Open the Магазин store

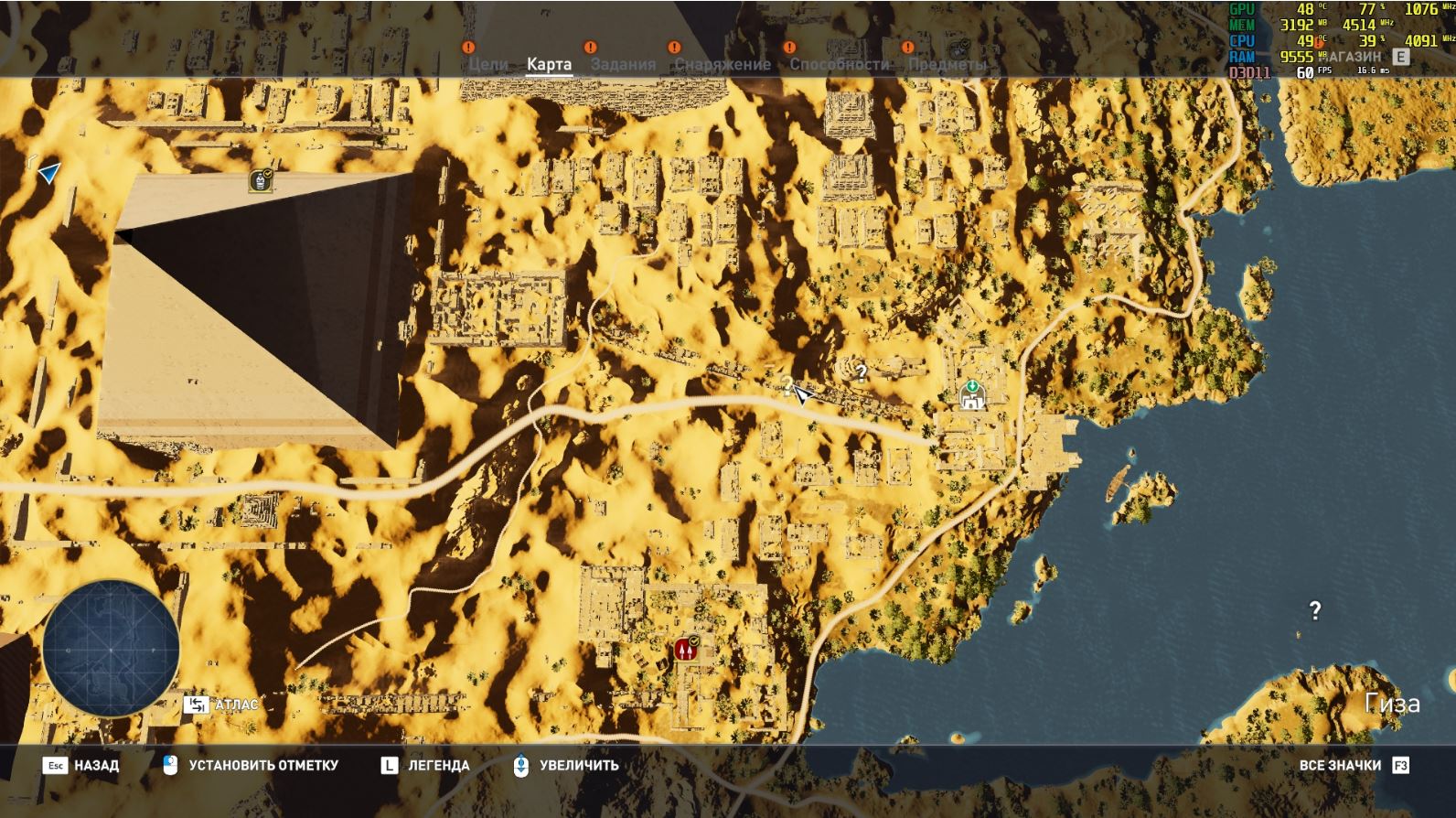coord(1363,57)
